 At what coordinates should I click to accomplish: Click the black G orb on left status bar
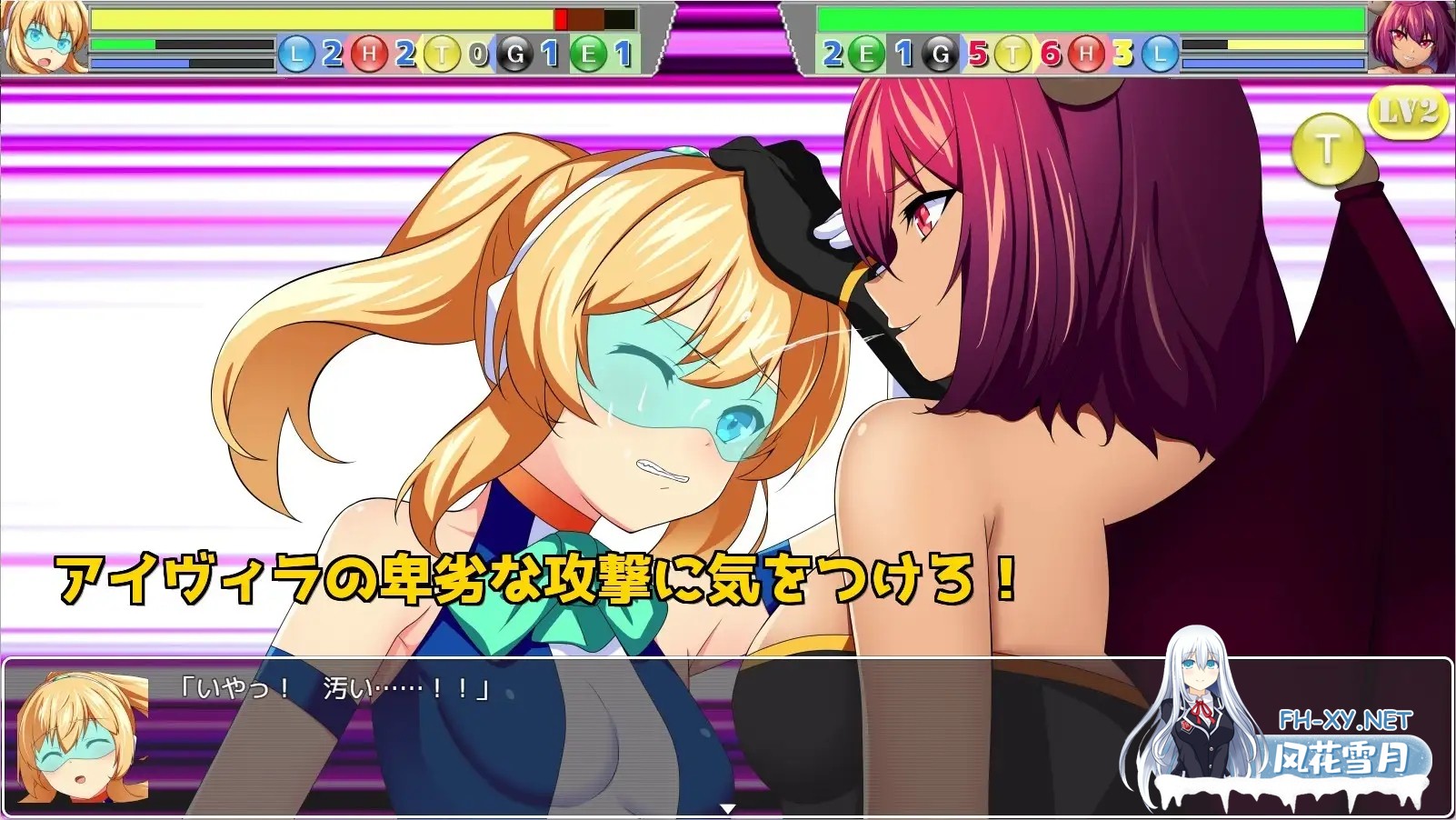[515, 55]
